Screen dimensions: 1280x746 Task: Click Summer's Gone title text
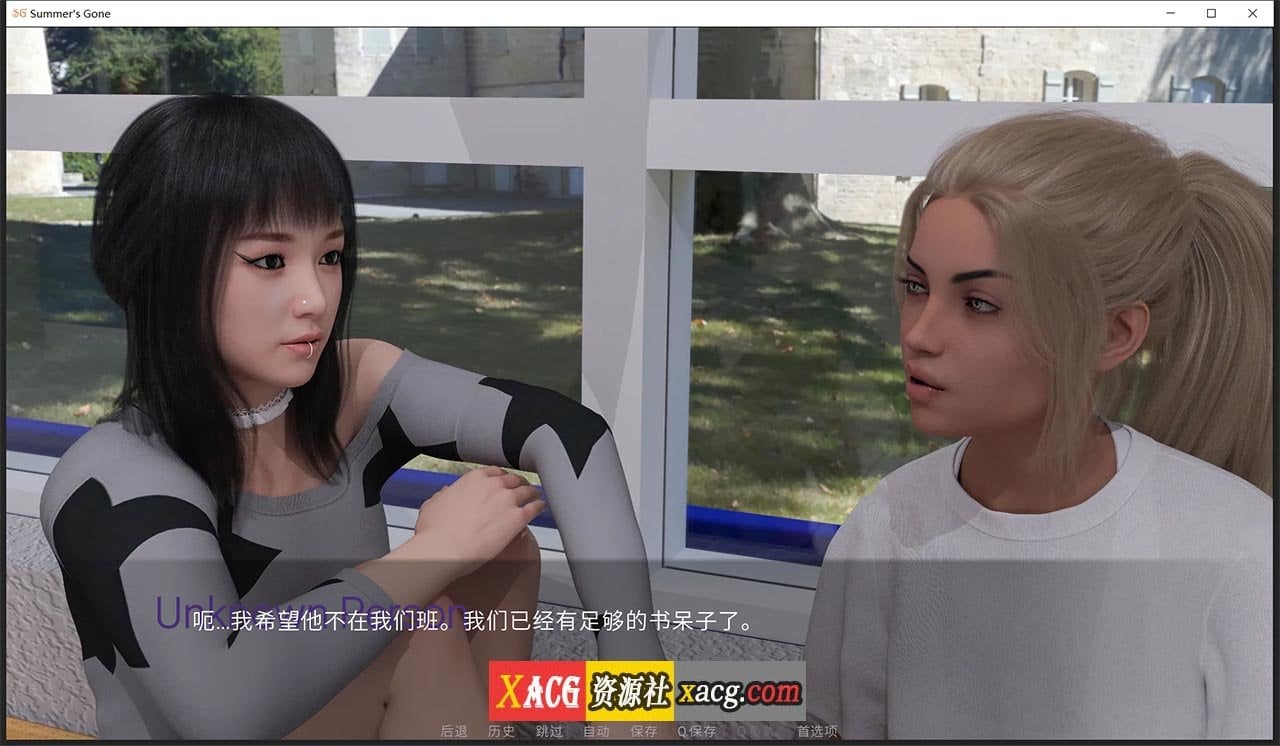pyautogui.click(x=70, y=13)
